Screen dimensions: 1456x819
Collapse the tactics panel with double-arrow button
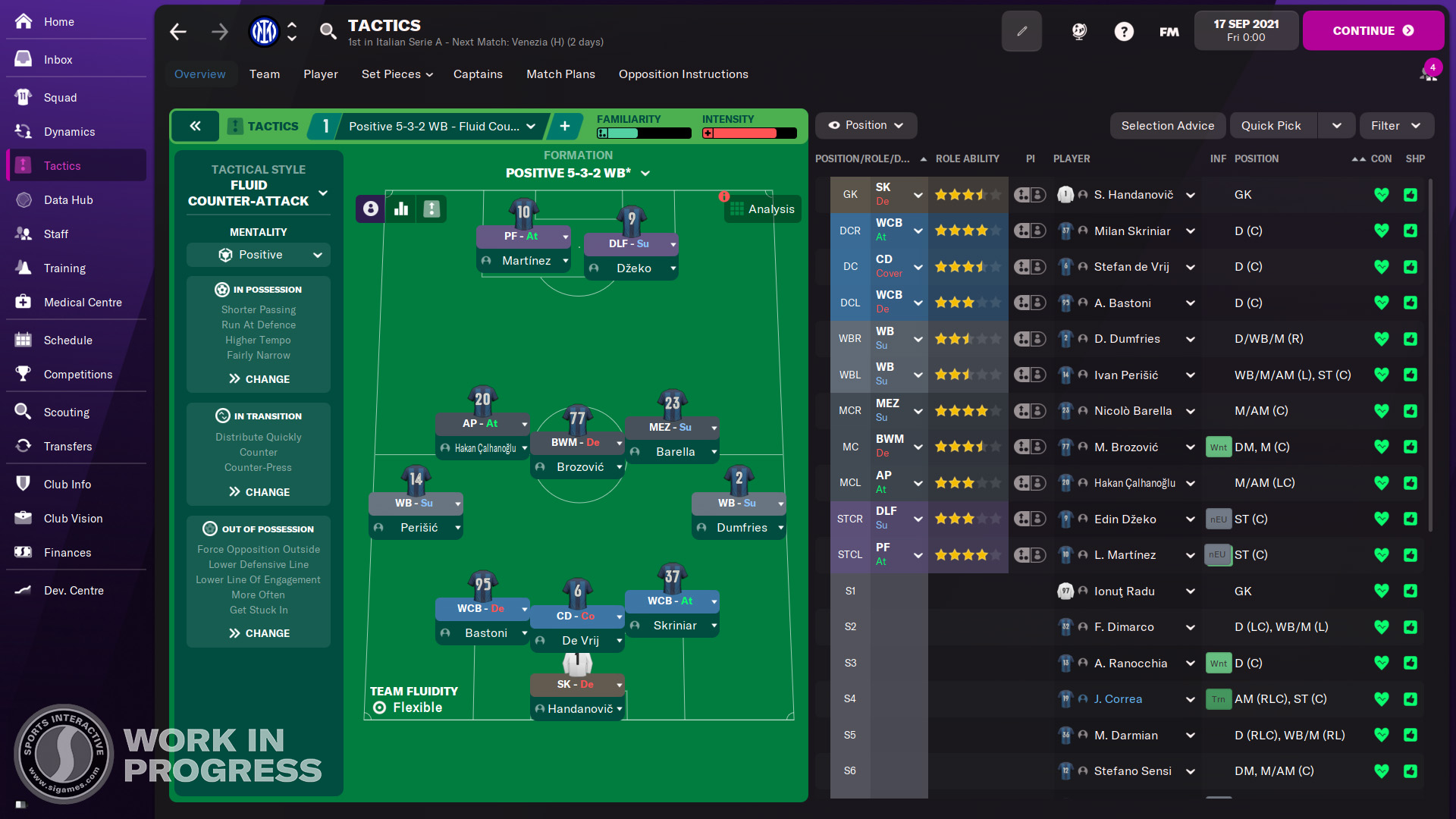[195, 127]
